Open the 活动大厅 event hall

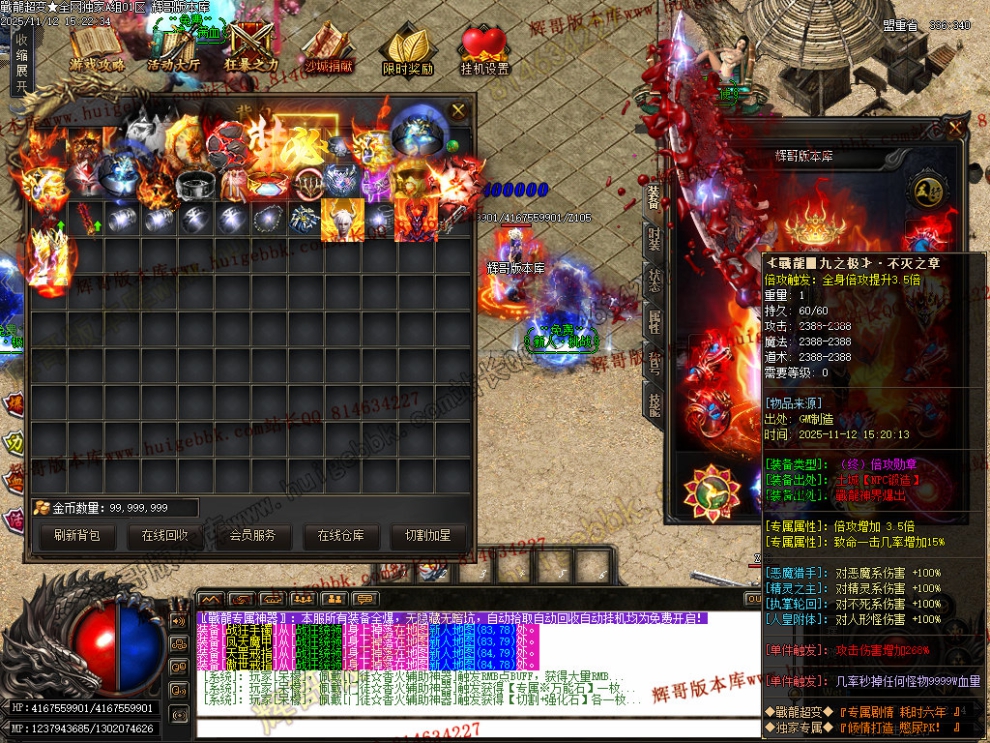point(173,51)
